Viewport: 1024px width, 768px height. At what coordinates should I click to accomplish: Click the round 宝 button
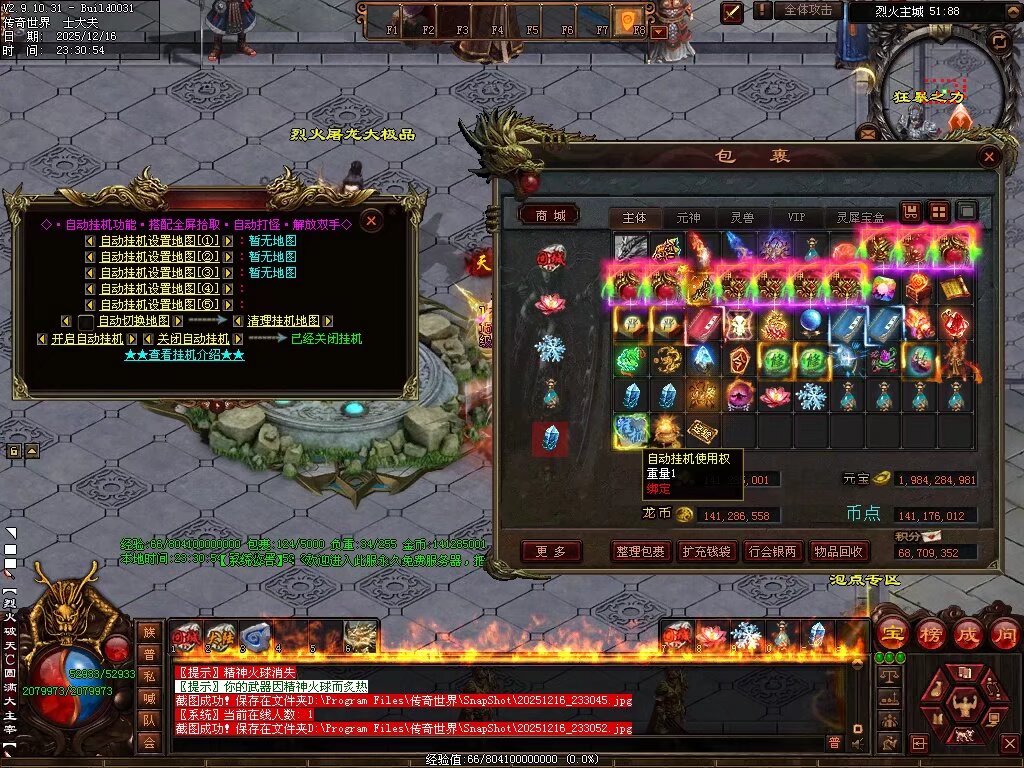coord(892,634)
